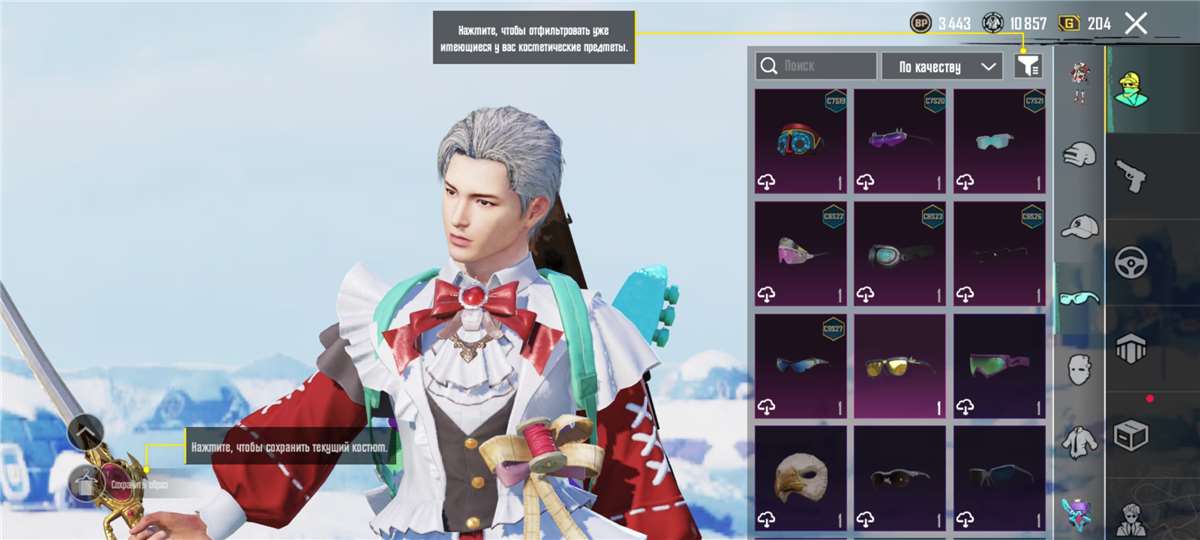
Task: Select the character outfit tab with green avatar
Action: (x=1131, y=88)
